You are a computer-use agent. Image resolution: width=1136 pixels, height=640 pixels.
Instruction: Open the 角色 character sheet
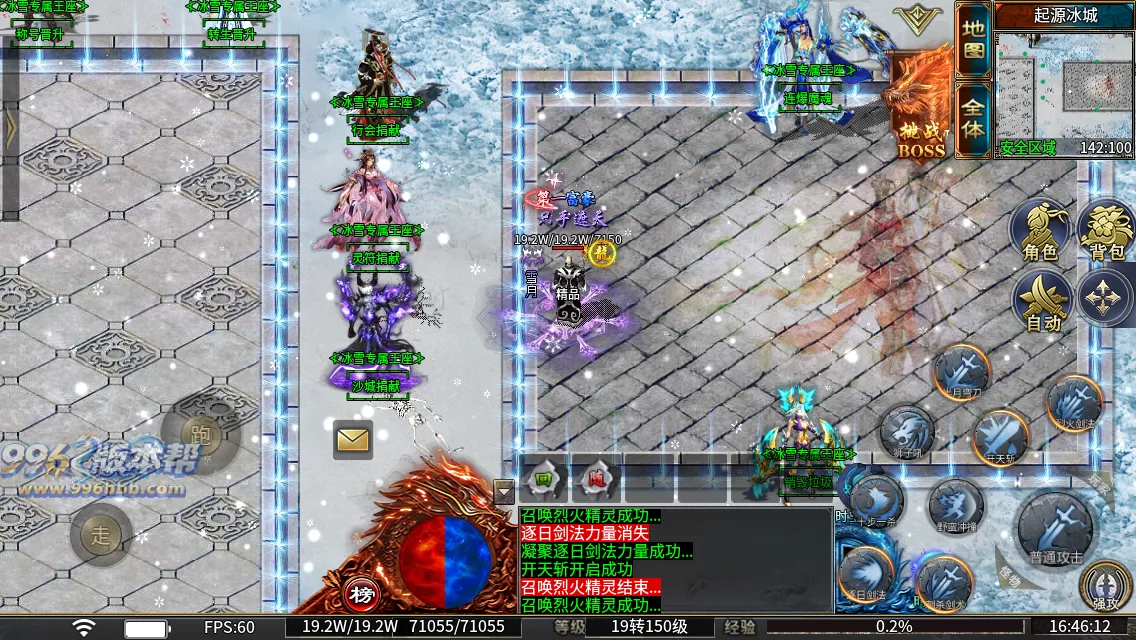(1041, 230)
